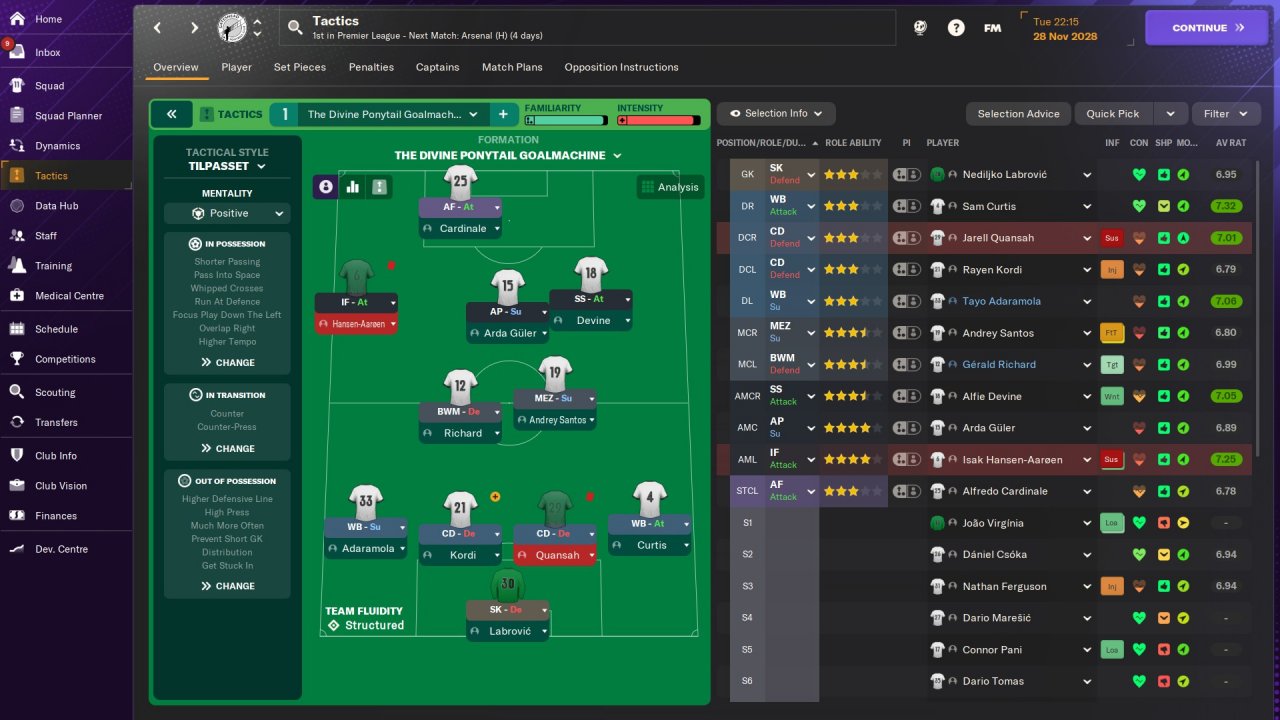The image size is (1280, 720).
Task: Open the pitch Analysis view
Action: tap(670, 187)
